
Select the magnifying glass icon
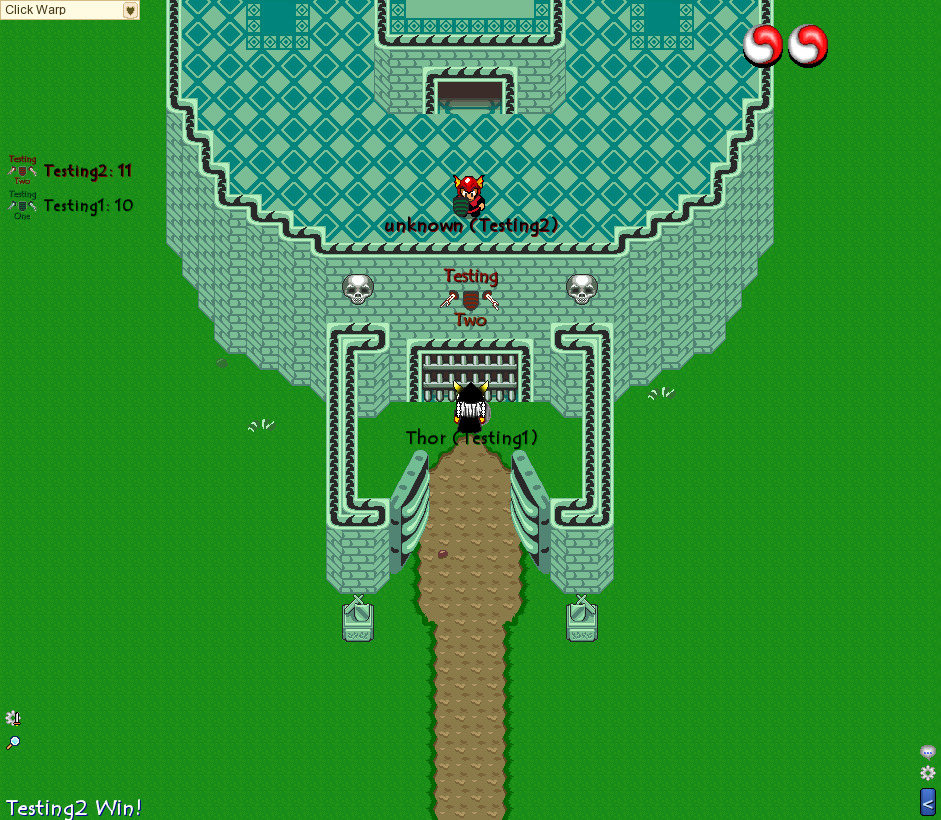click(x=13, y=743)
